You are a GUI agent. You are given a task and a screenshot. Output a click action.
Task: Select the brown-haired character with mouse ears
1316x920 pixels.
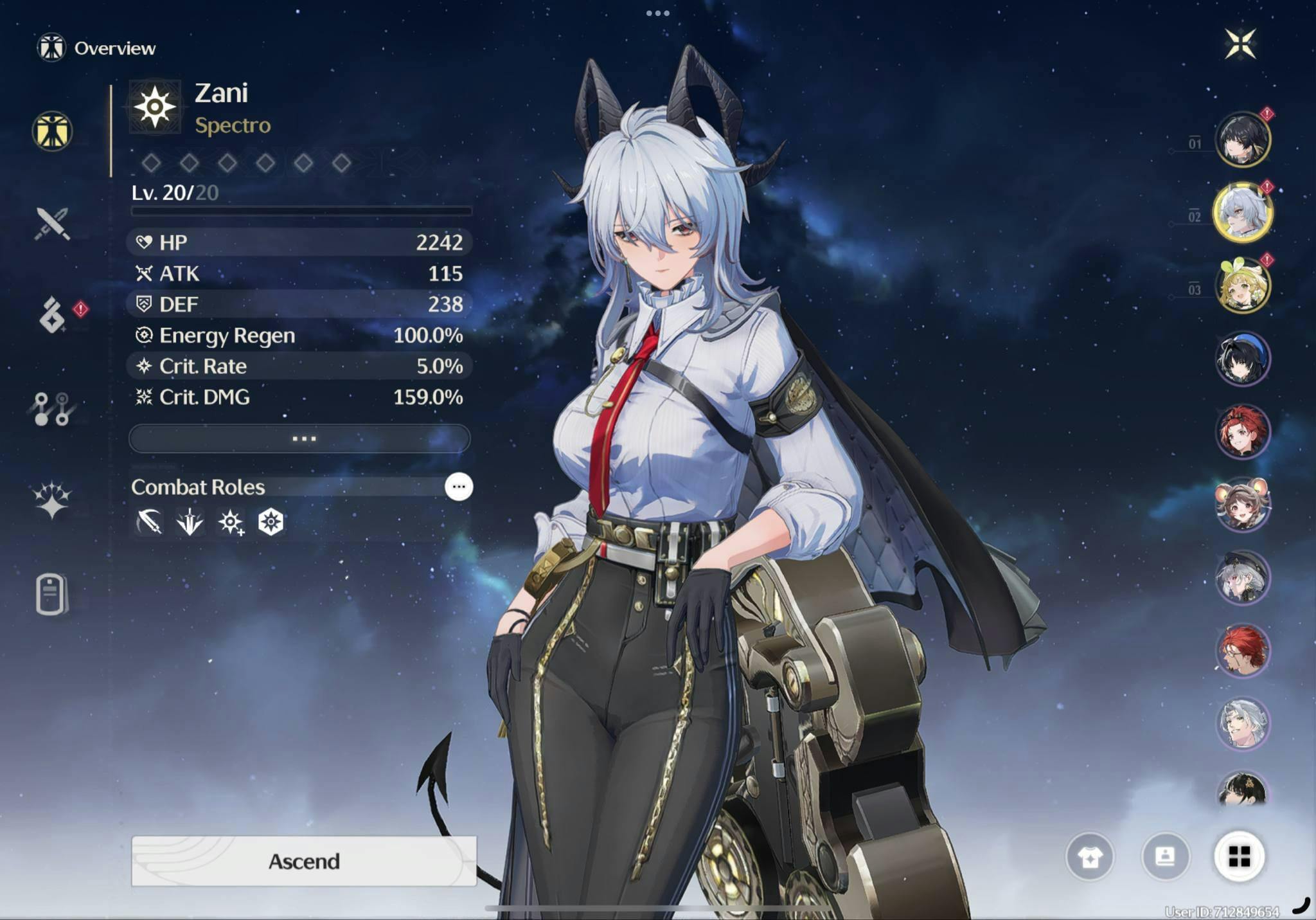(x=1242, y=505)
